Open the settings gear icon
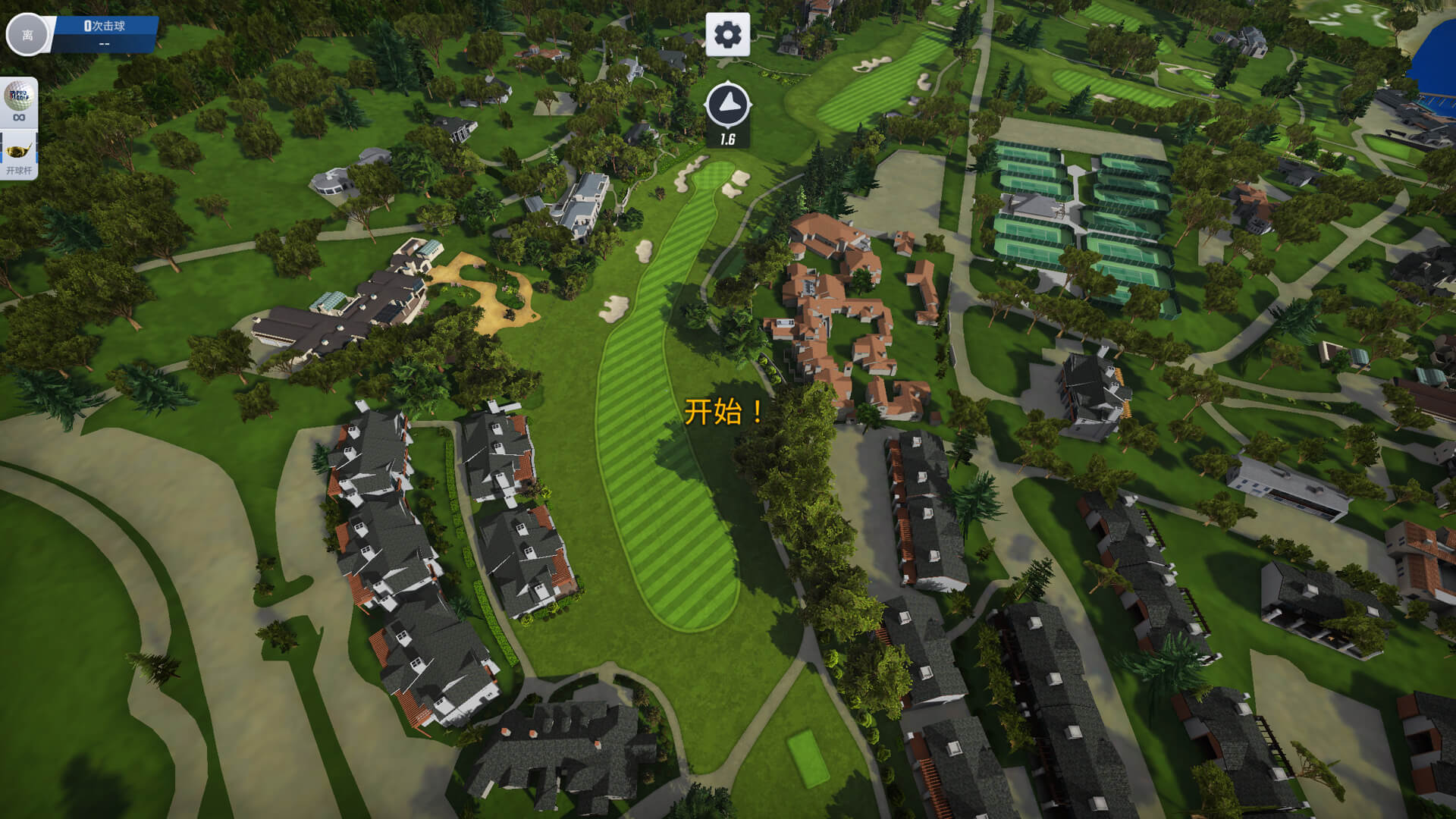 coord(729,33)
